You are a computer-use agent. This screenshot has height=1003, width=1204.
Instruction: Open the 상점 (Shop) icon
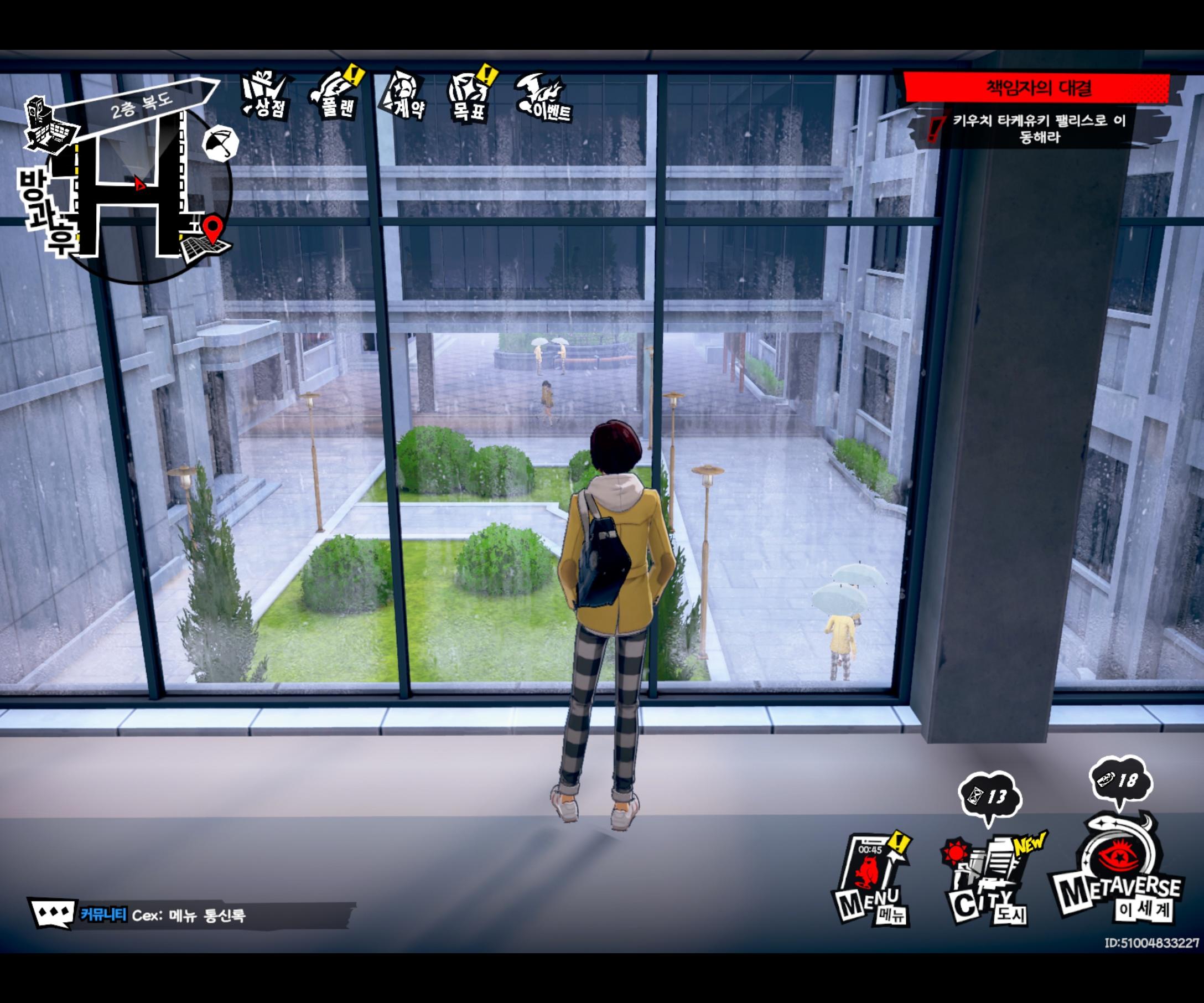pyautogui.click(x=265, y=95)
